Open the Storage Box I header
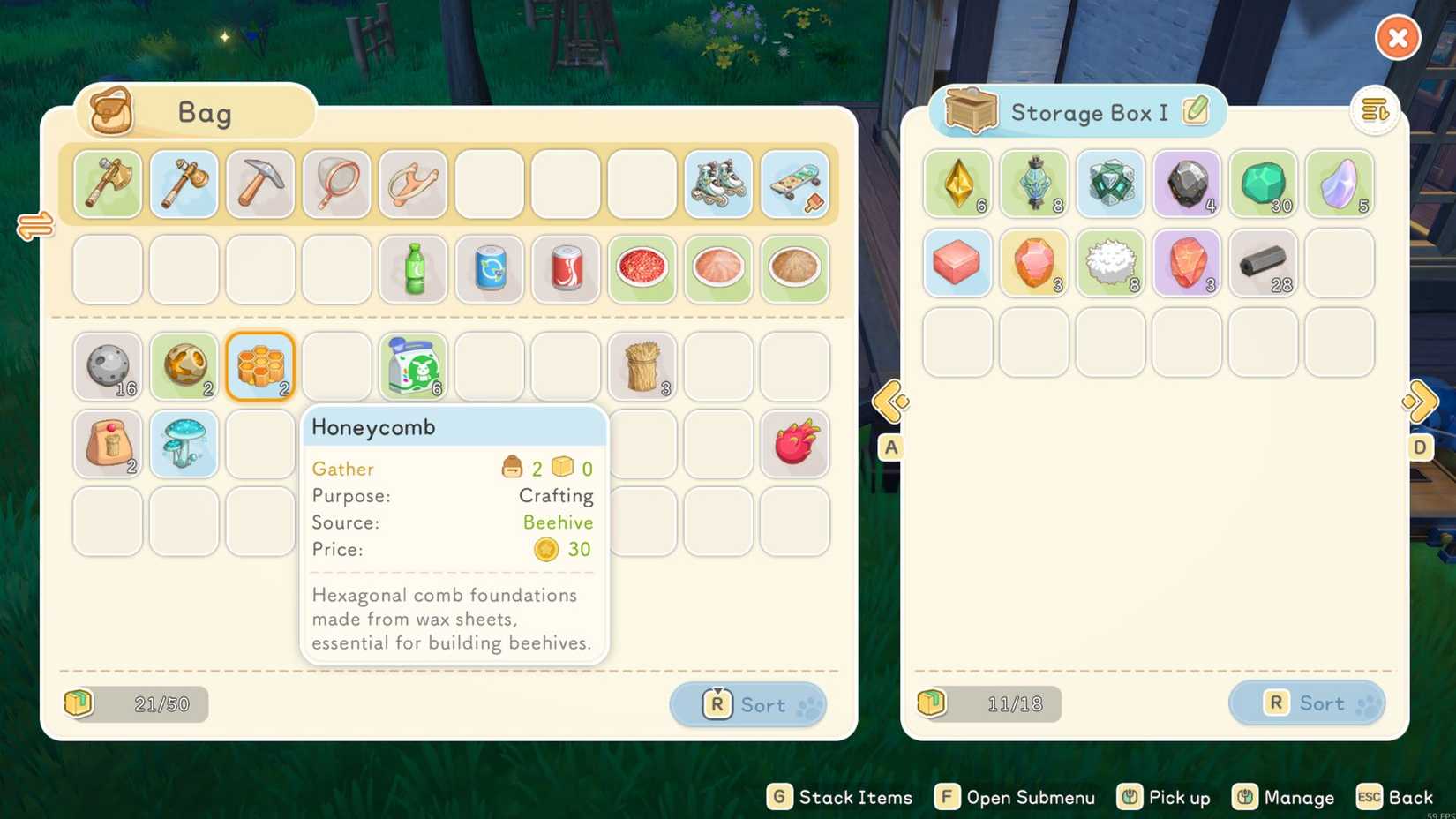 click(1077, 112)
